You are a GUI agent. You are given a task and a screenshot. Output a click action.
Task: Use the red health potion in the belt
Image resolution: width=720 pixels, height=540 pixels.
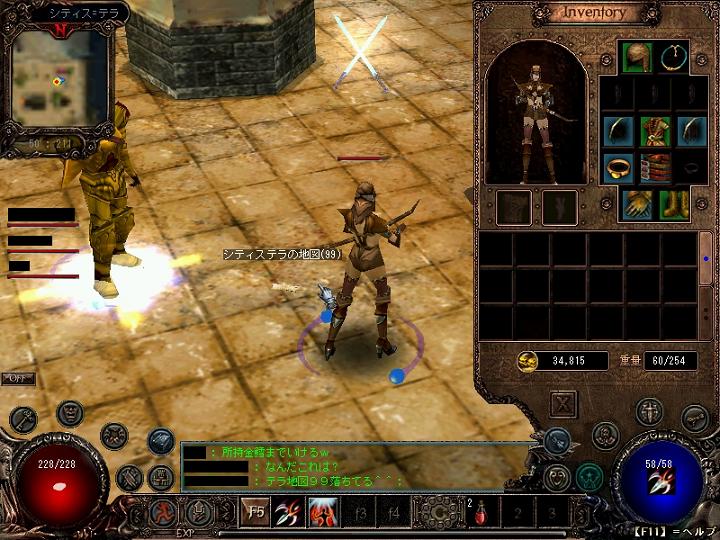click(x=481, y=514)
